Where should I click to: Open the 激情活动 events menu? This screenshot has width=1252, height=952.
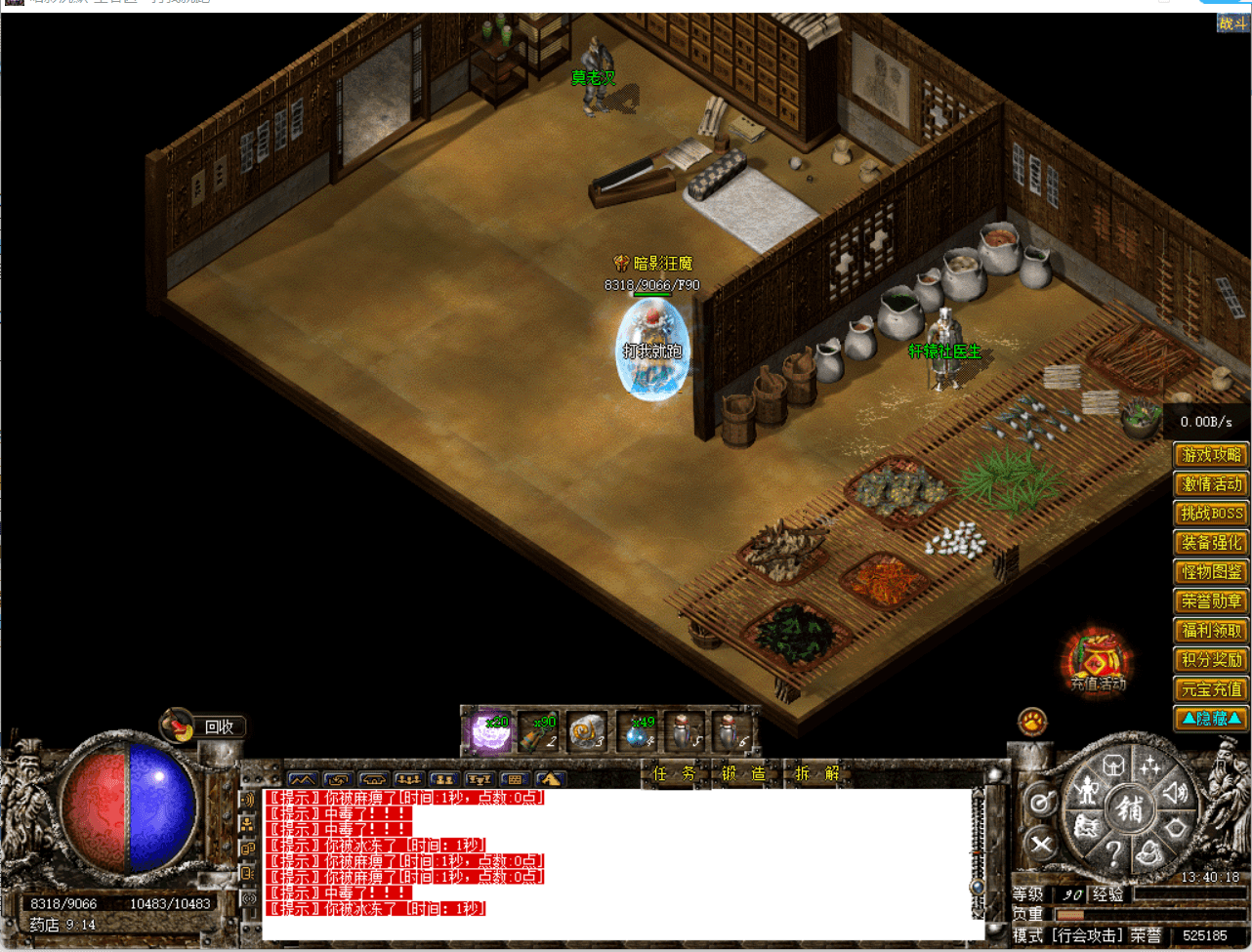(1211, 484)
